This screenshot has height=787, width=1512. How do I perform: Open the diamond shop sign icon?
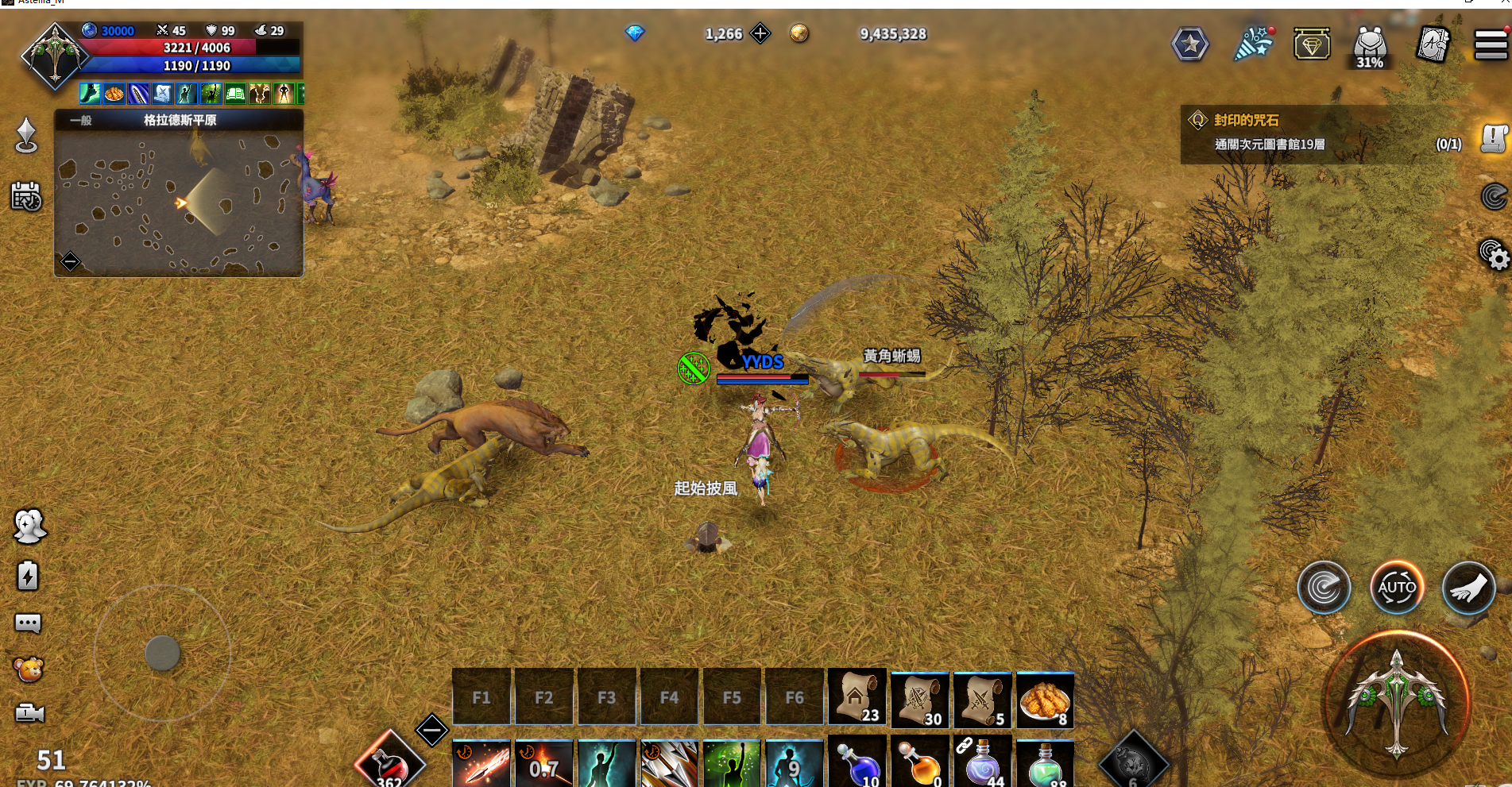[x=1312, y=44]
